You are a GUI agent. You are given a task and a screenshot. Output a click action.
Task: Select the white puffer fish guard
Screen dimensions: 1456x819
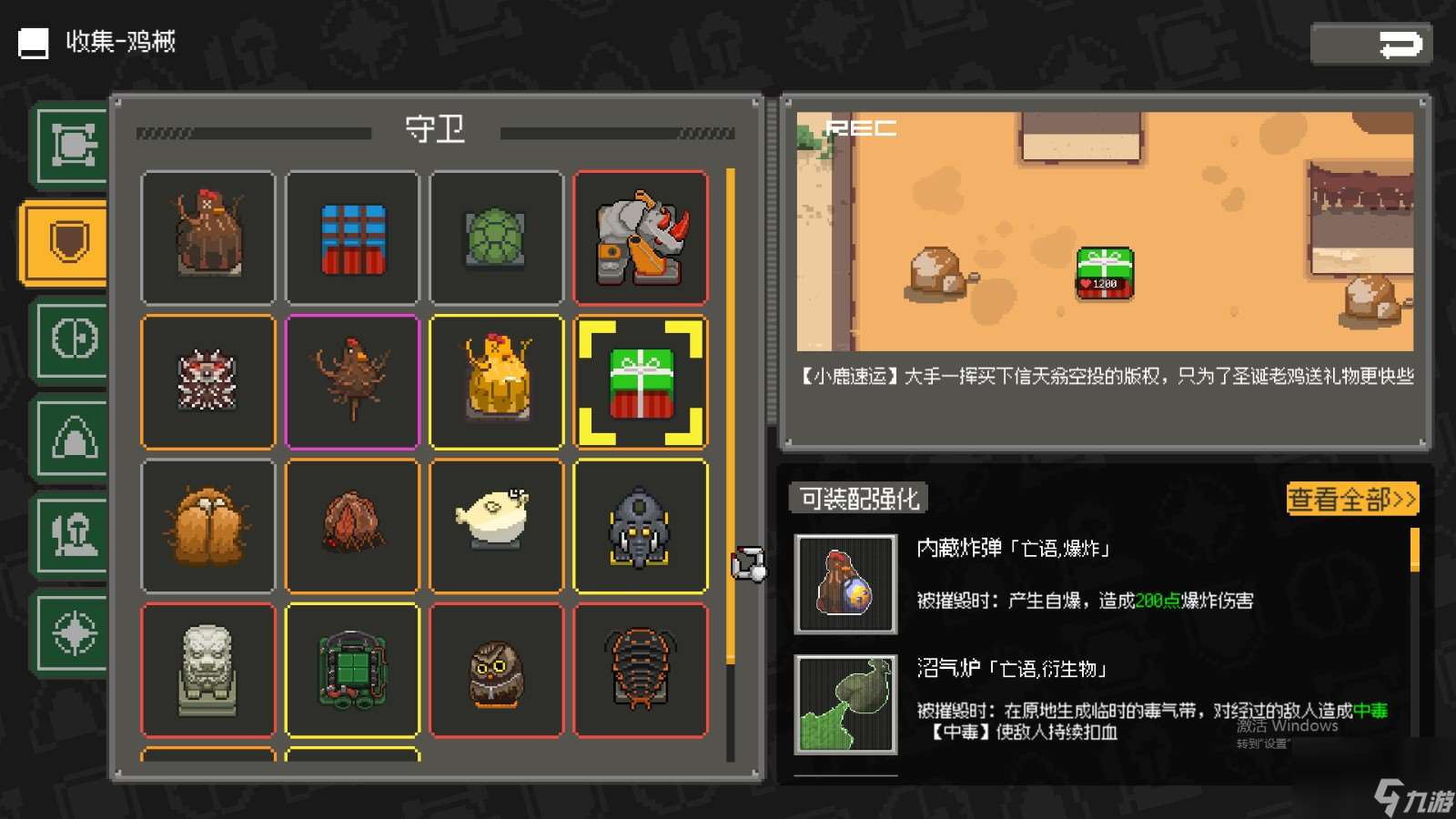click(x=497, y=524)
